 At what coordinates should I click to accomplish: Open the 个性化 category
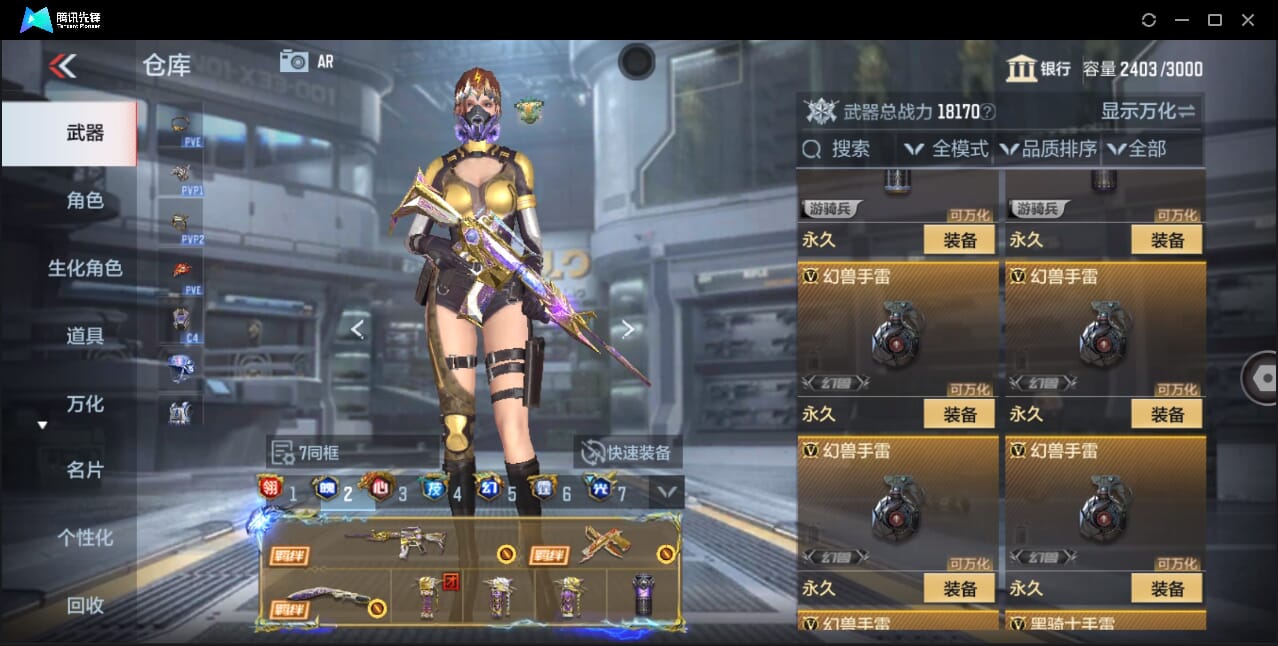coord(85,538)
